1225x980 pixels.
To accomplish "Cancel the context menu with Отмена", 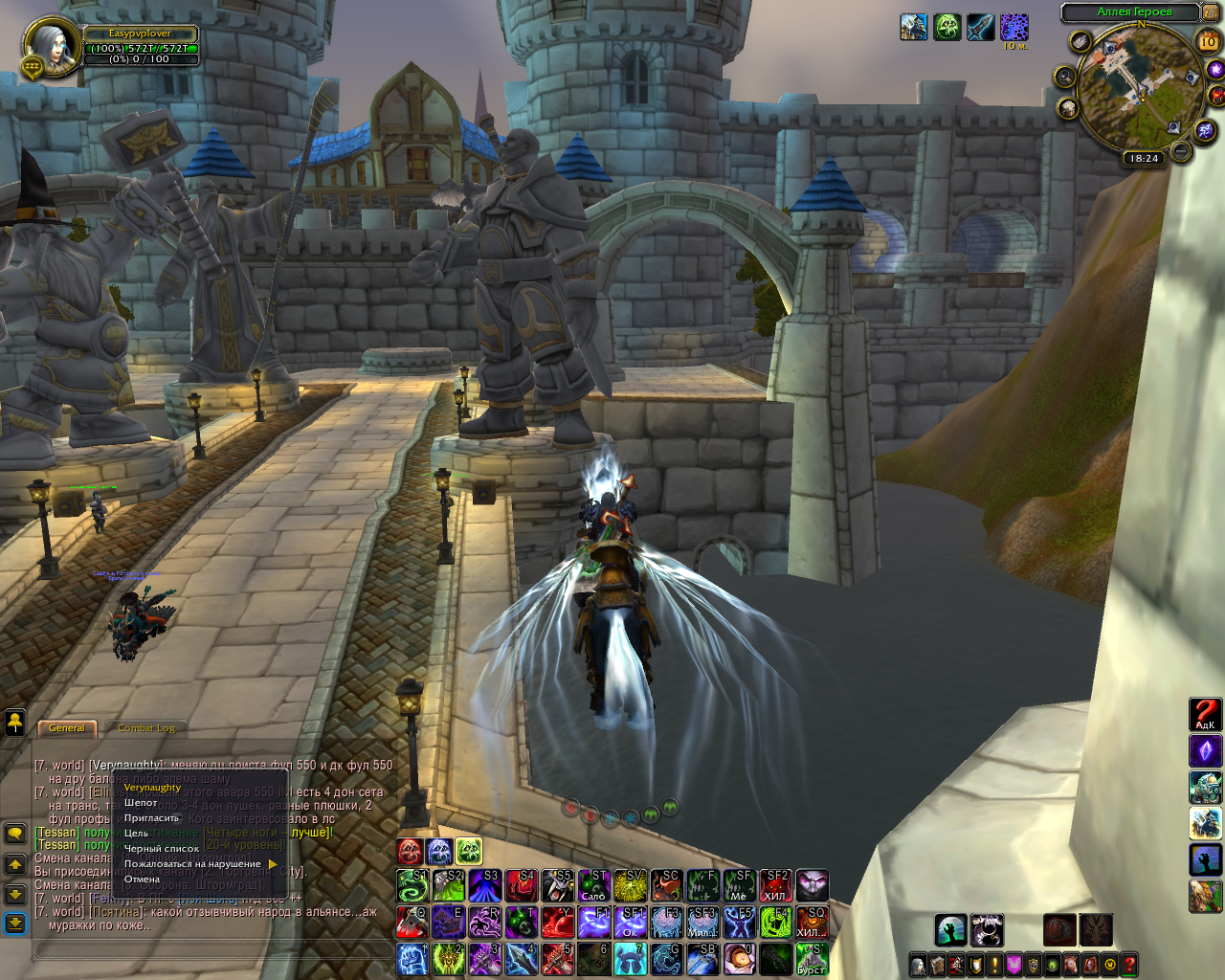I will 142,880.
